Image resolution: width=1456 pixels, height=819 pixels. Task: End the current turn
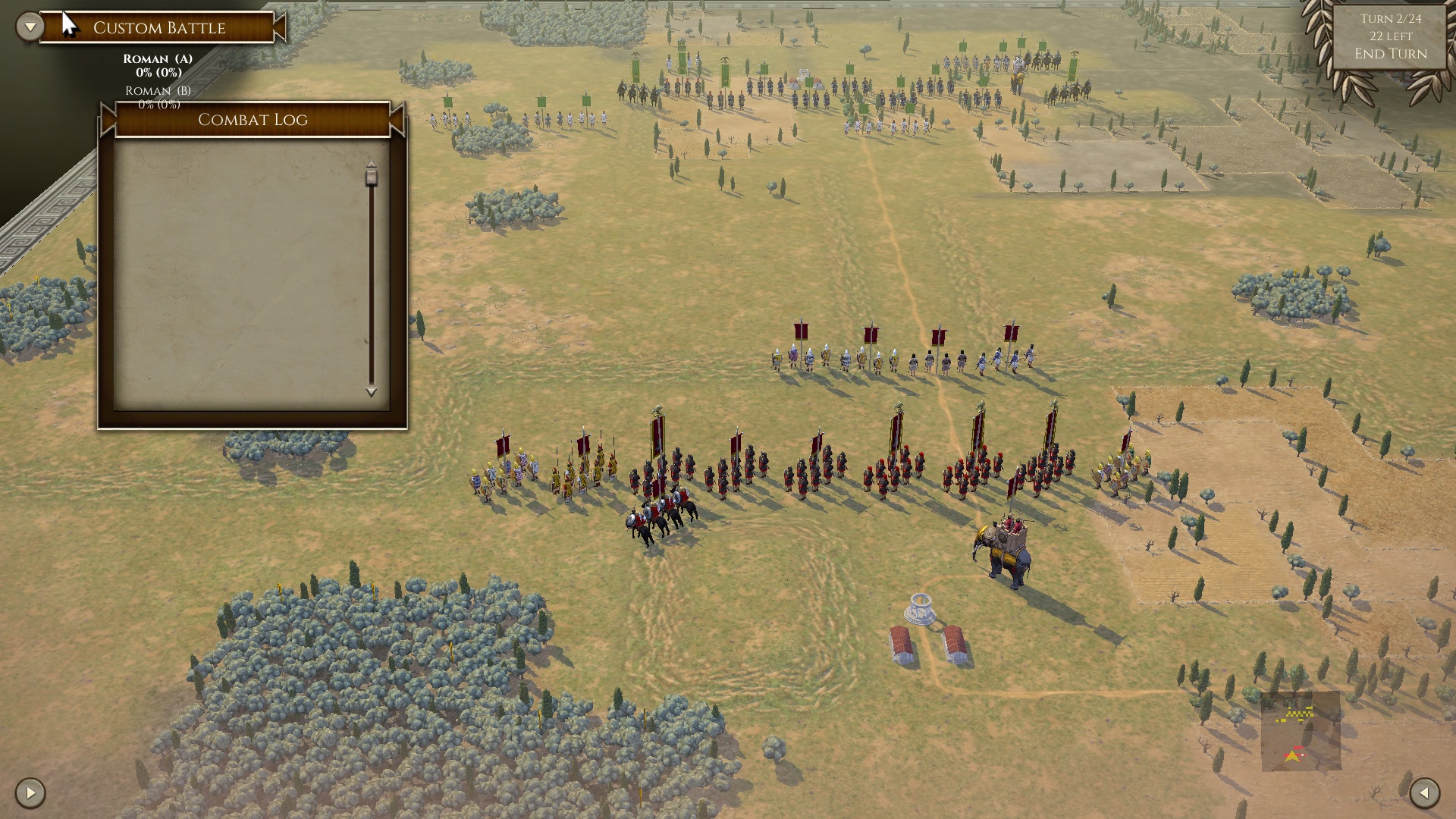pos(1390,54)
